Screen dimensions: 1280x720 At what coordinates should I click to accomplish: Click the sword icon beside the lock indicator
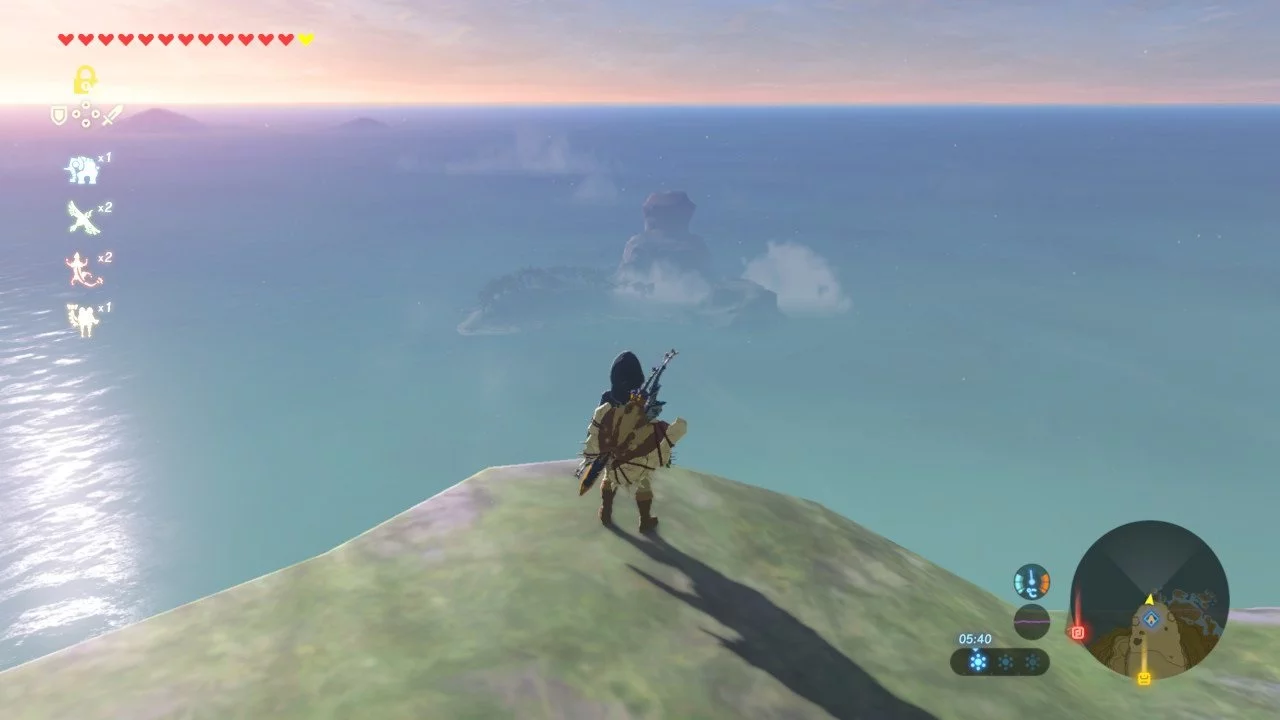(113, 115)
